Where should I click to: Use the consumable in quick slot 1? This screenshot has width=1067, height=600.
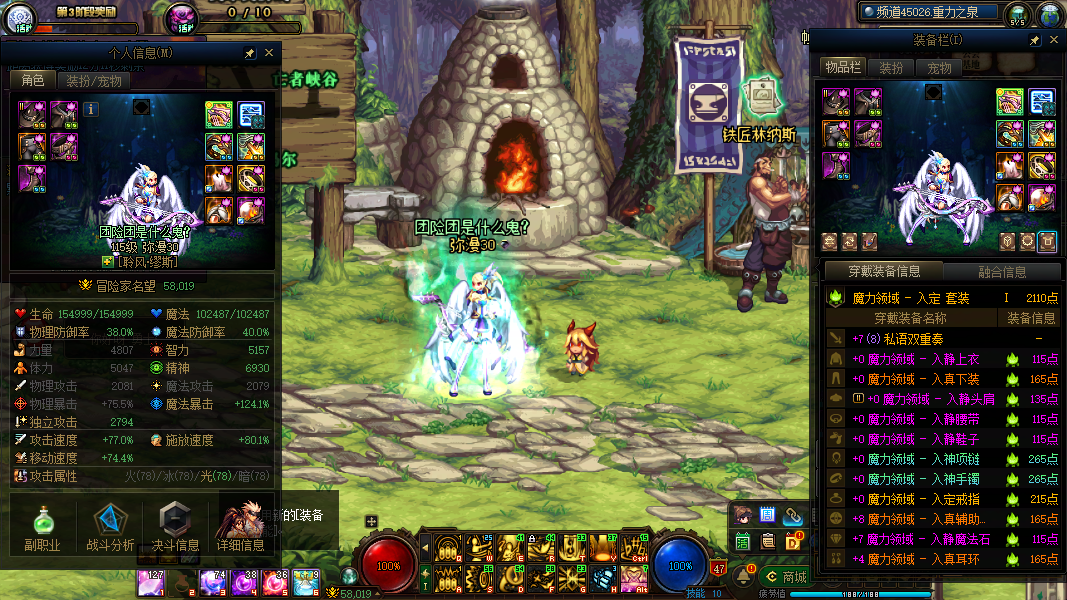[151, 582]
